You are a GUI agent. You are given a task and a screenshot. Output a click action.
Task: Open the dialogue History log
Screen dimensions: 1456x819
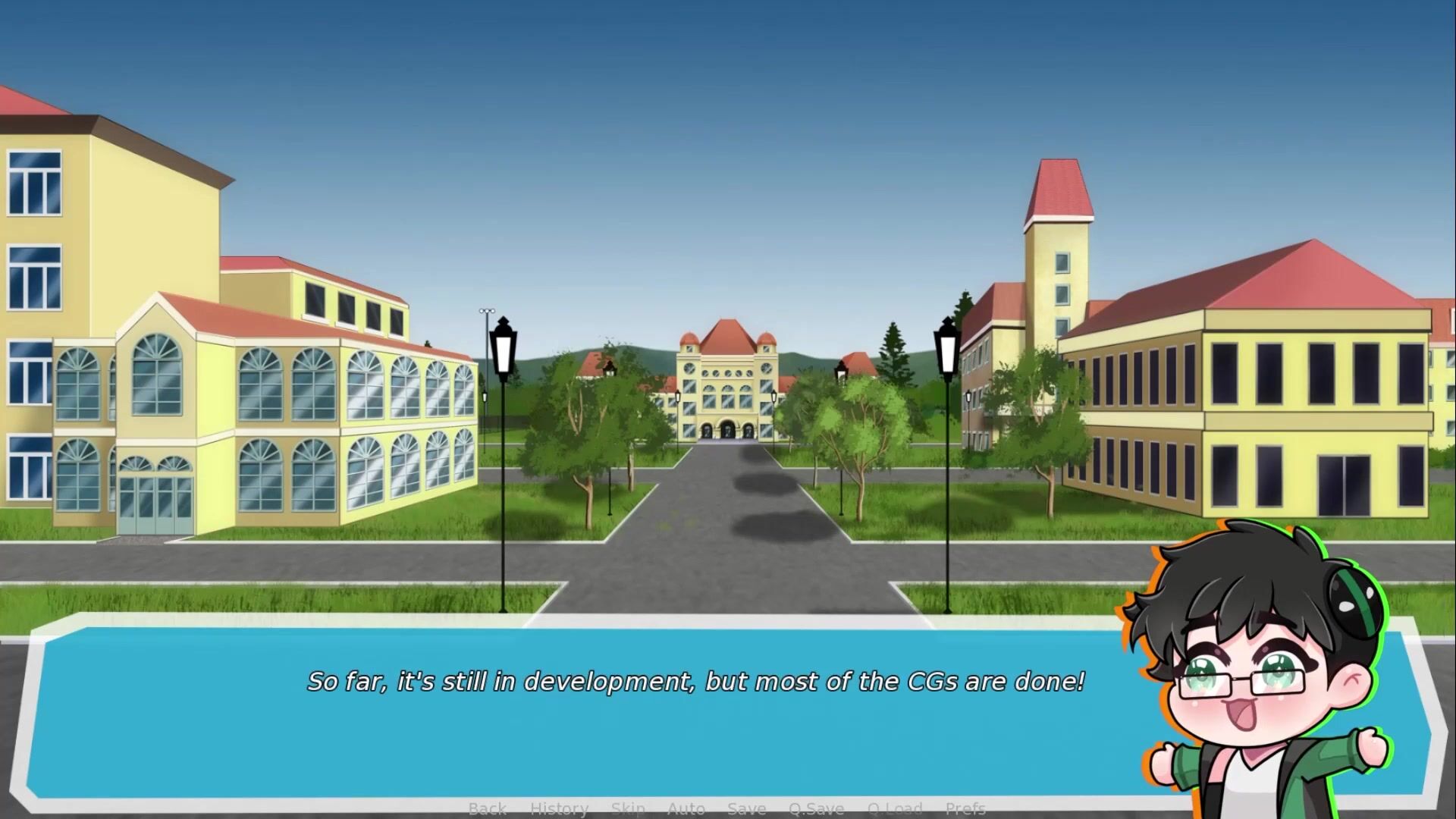tap(559, 808)
